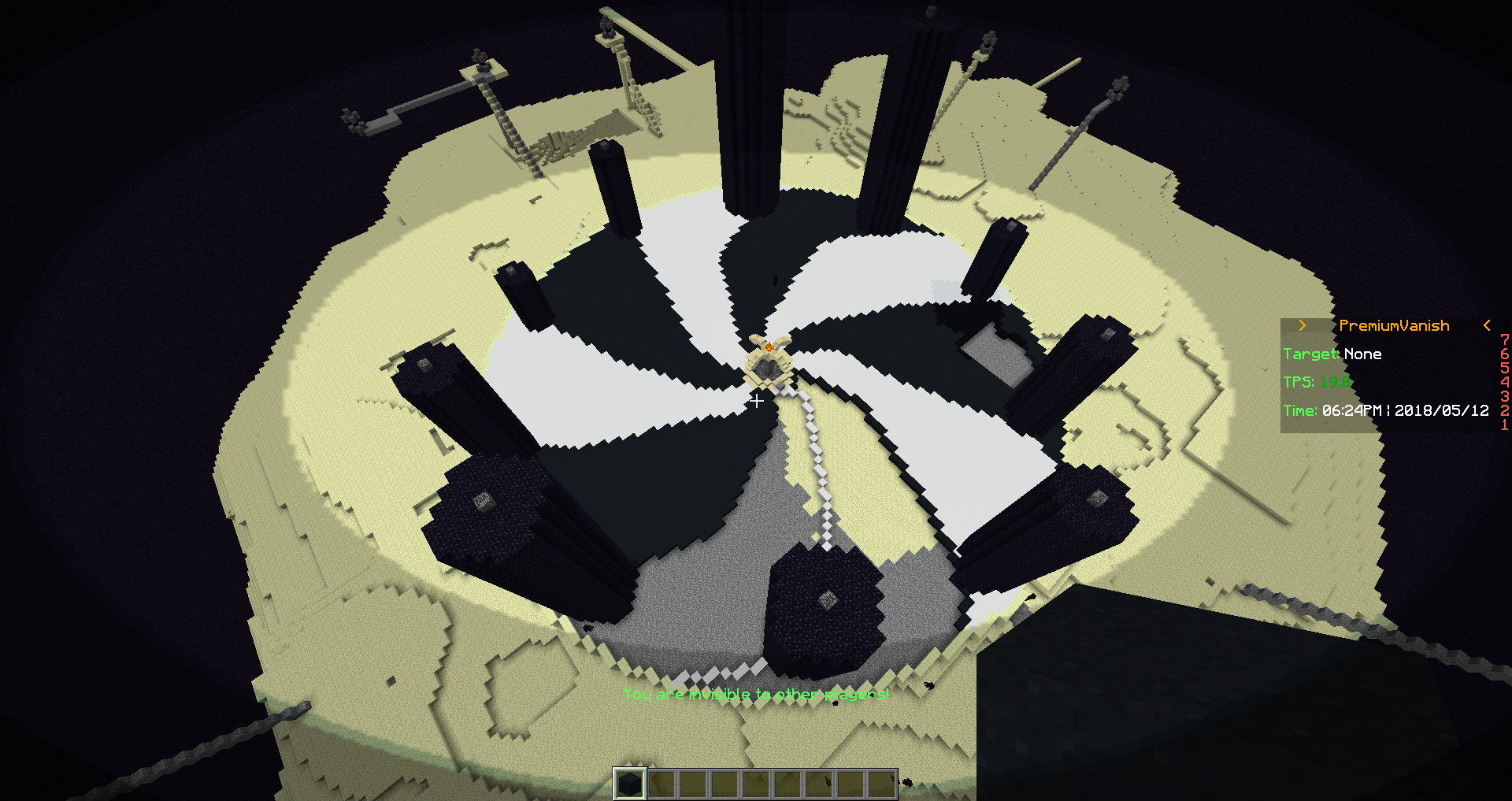Toggle the Target: None indicator
1512x801 pixels.
pos(1332,354)
